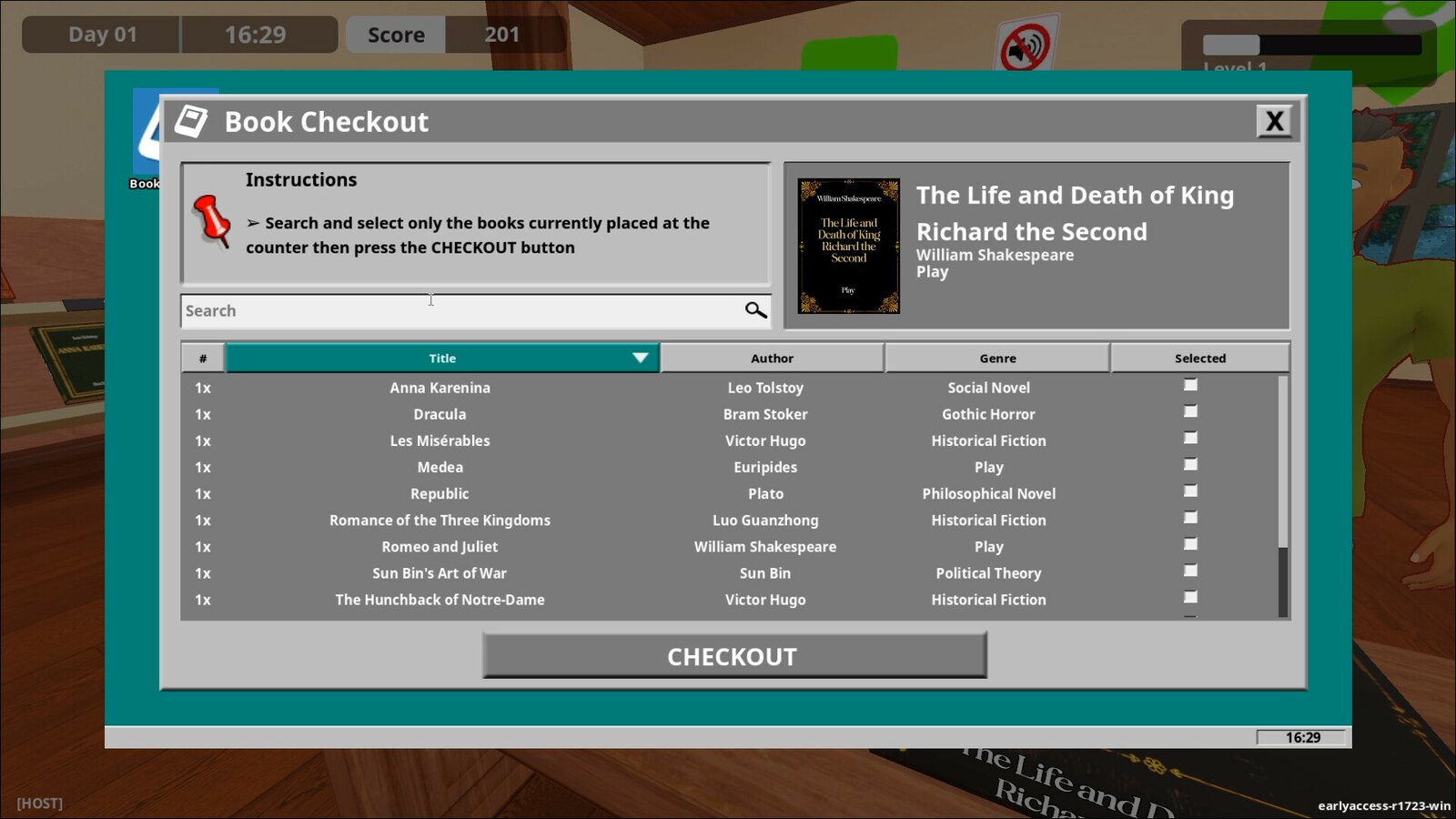This screenshot has height=819, width=1456.
Task: Check the Dracula selection box
Action: click(1189, 410)
